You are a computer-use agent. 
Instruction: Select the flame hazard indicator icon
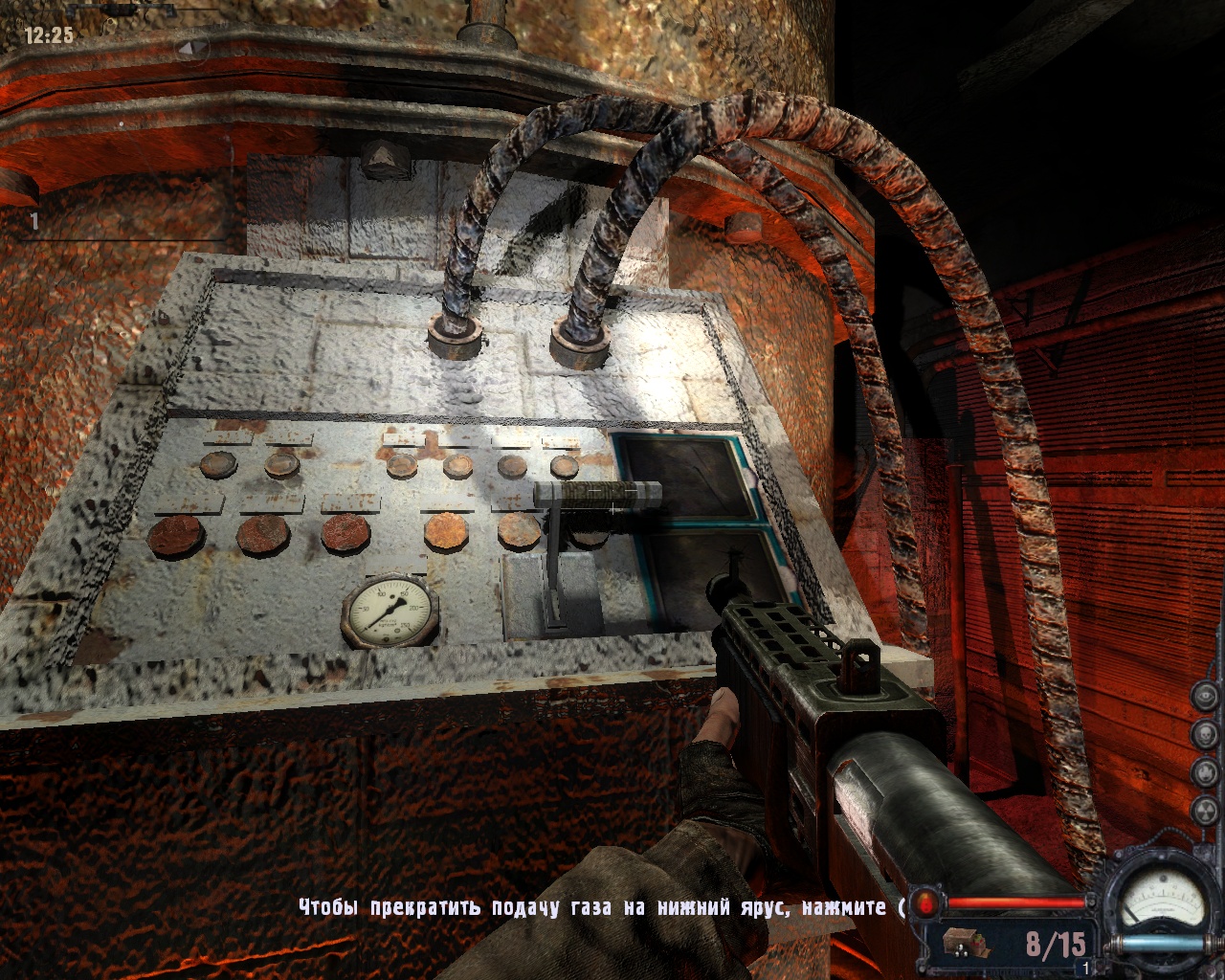1205,771
